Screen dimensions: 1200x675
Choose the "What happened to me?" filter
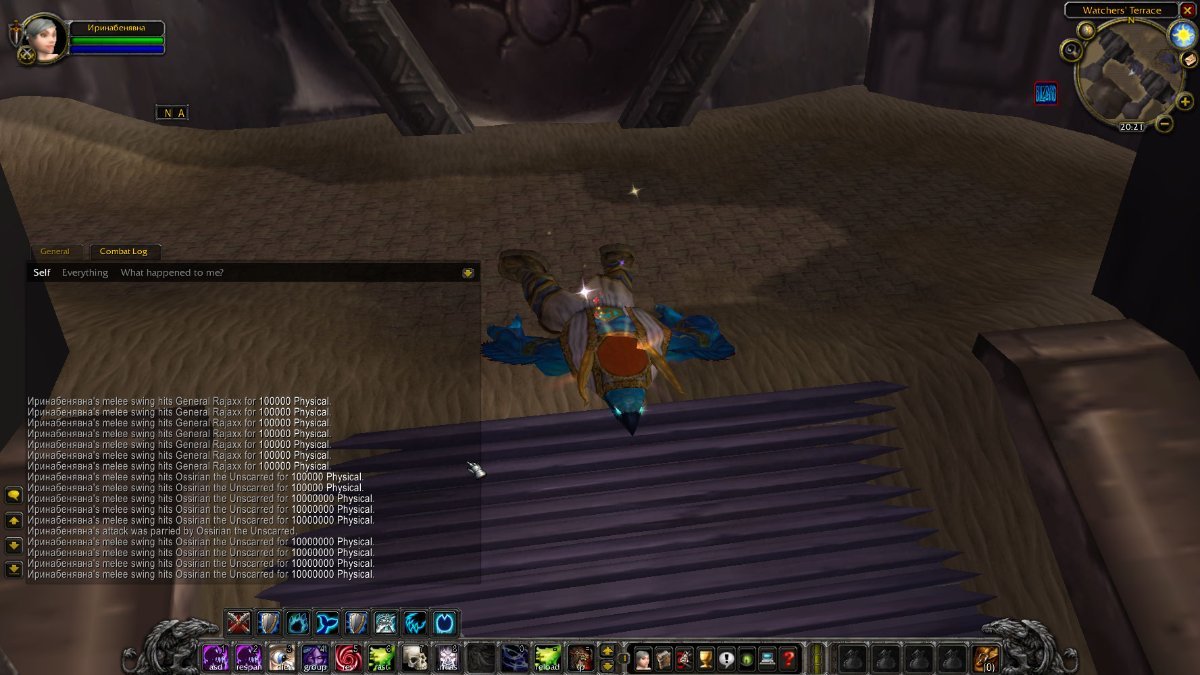pyautogui.click(x=172, y=272)
